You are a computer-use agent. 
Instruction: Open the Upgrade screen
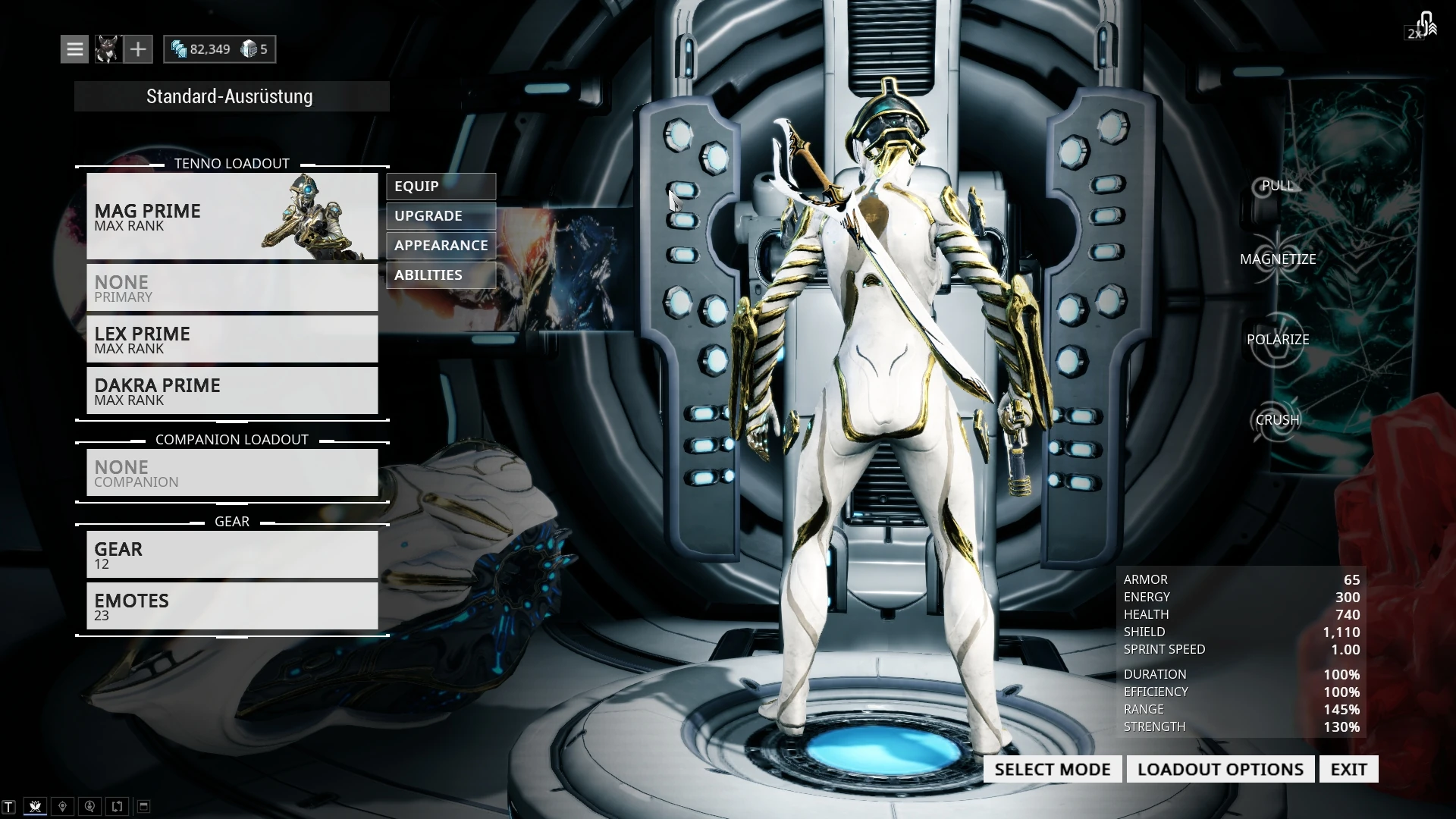tap(441, 216)
